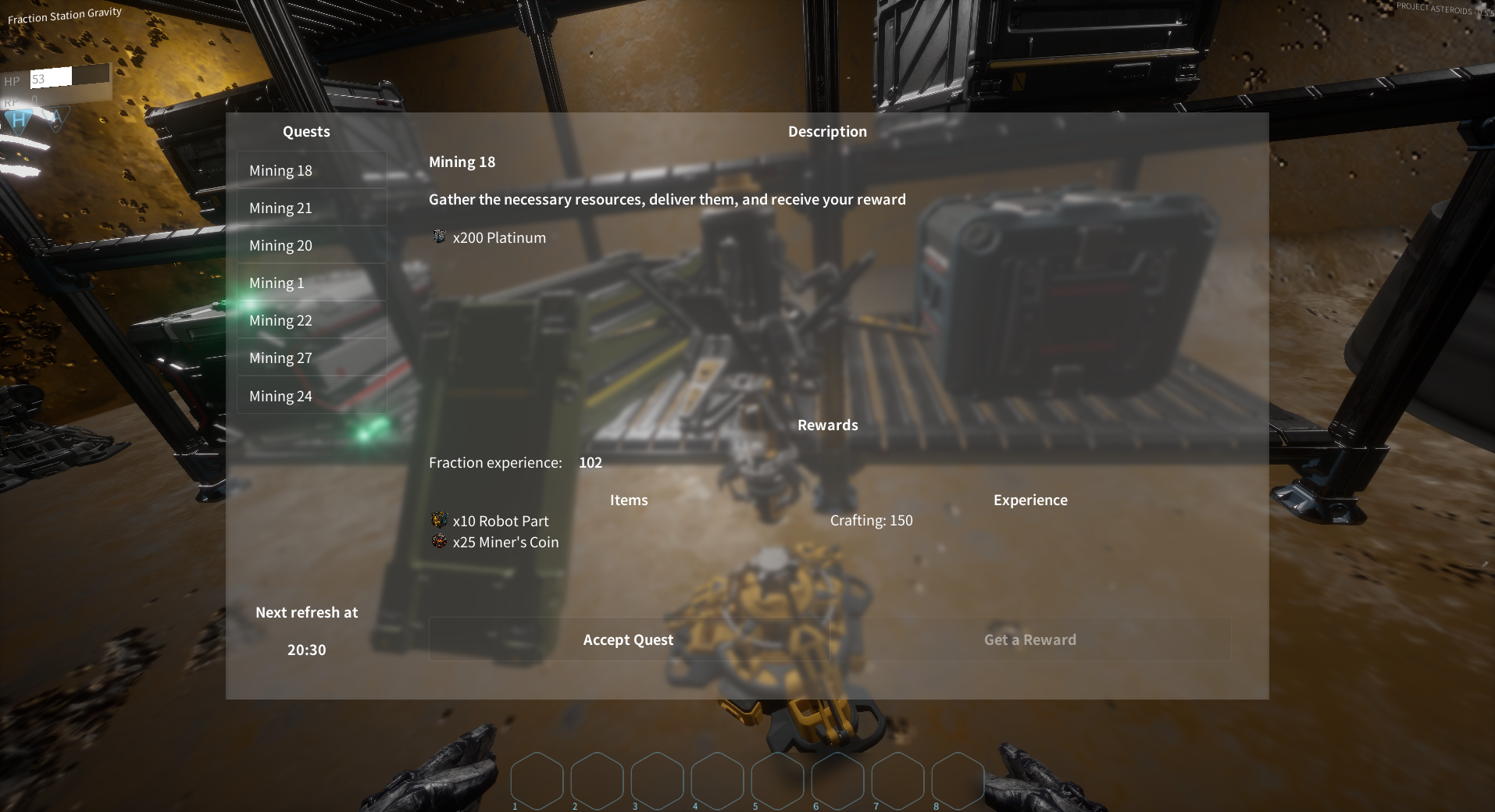Image resolution: width=1495 pixels, height=812 pixels.
Task: Click the HP health bar
Action: click(x=66, y=79)
